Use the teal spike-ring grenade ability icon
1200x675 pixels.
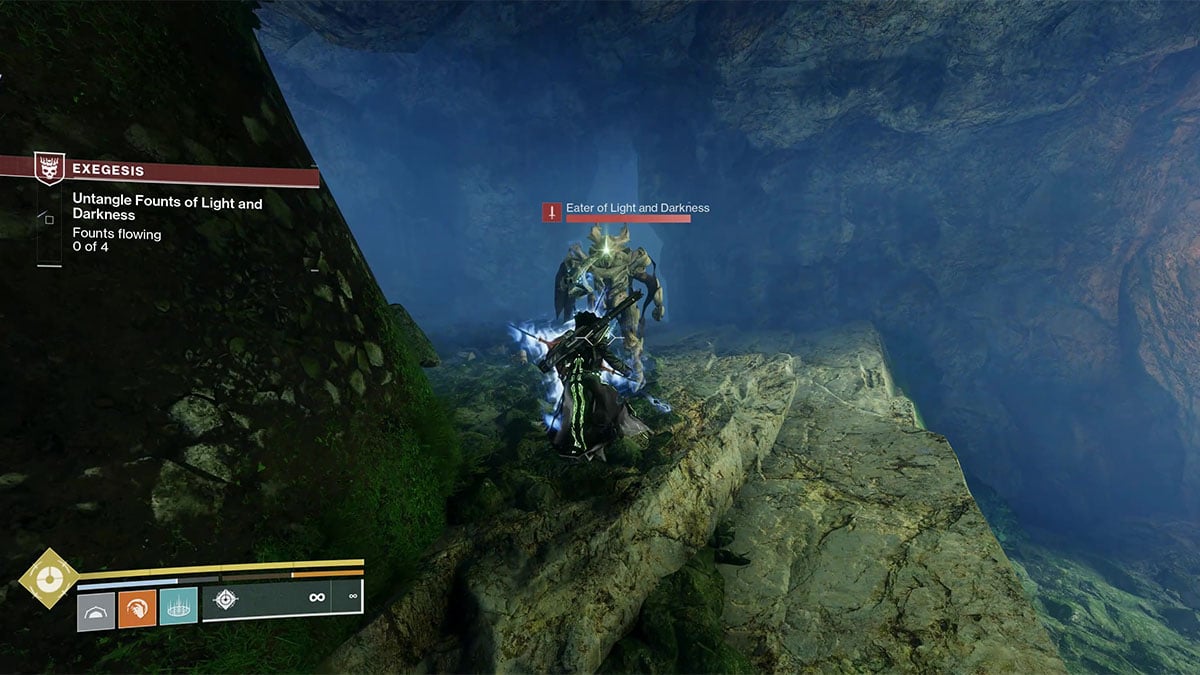pyautogui.click(x=178, y=607)
